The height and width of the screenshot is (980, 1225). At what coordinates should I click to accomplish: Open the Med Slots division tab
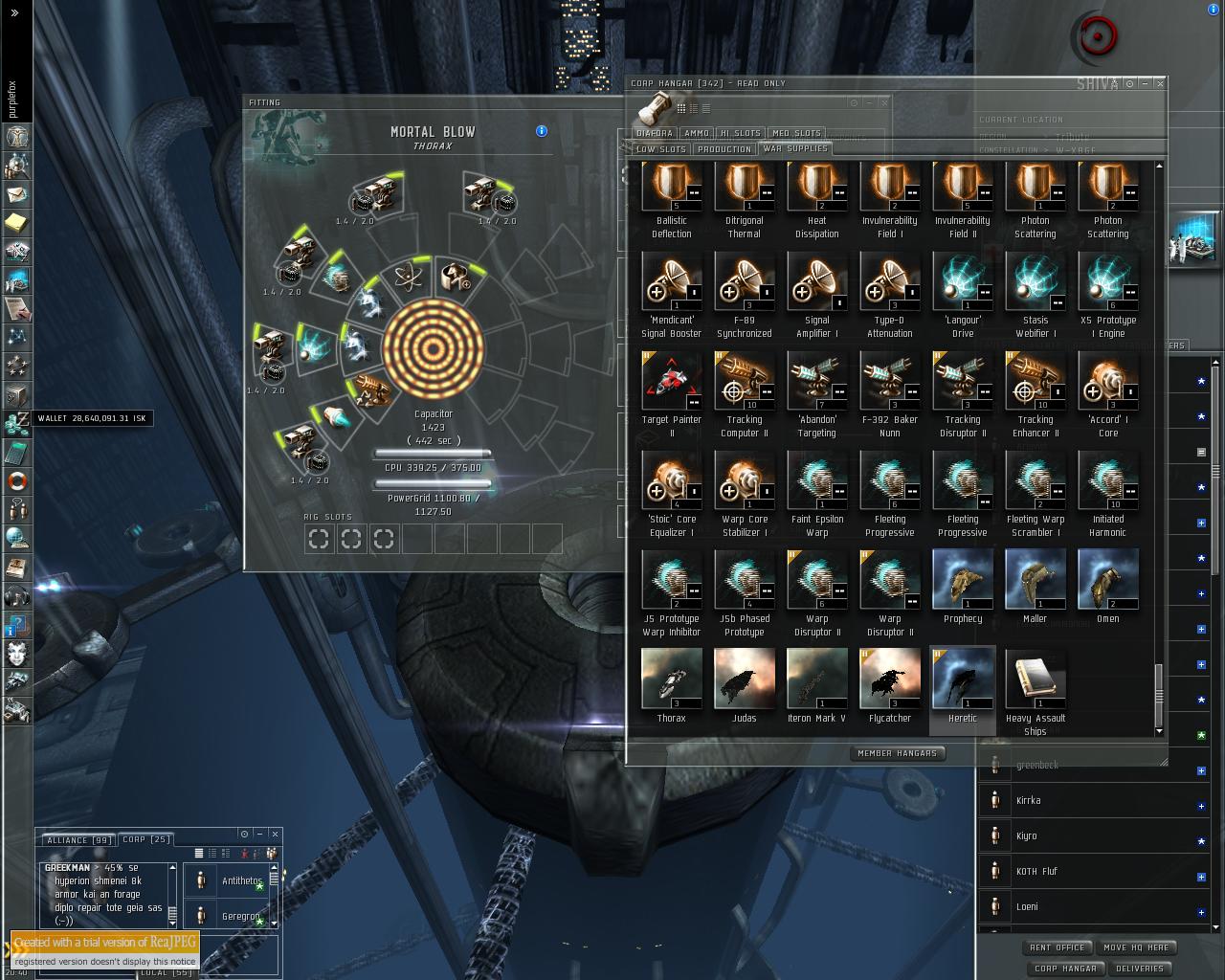(796, 133)
